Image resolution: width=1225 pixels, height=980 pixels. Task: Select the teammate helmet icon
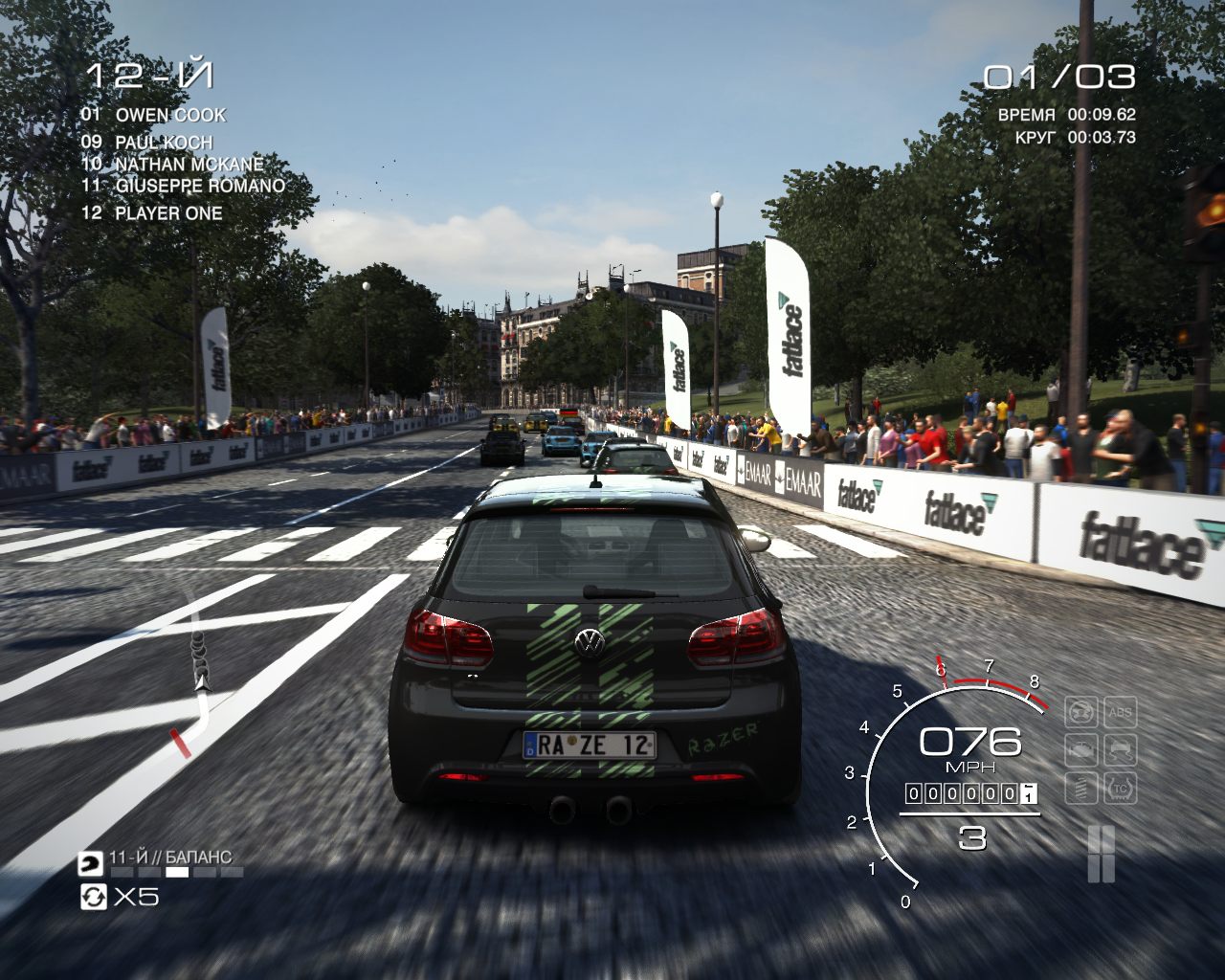tap(92, 863)
